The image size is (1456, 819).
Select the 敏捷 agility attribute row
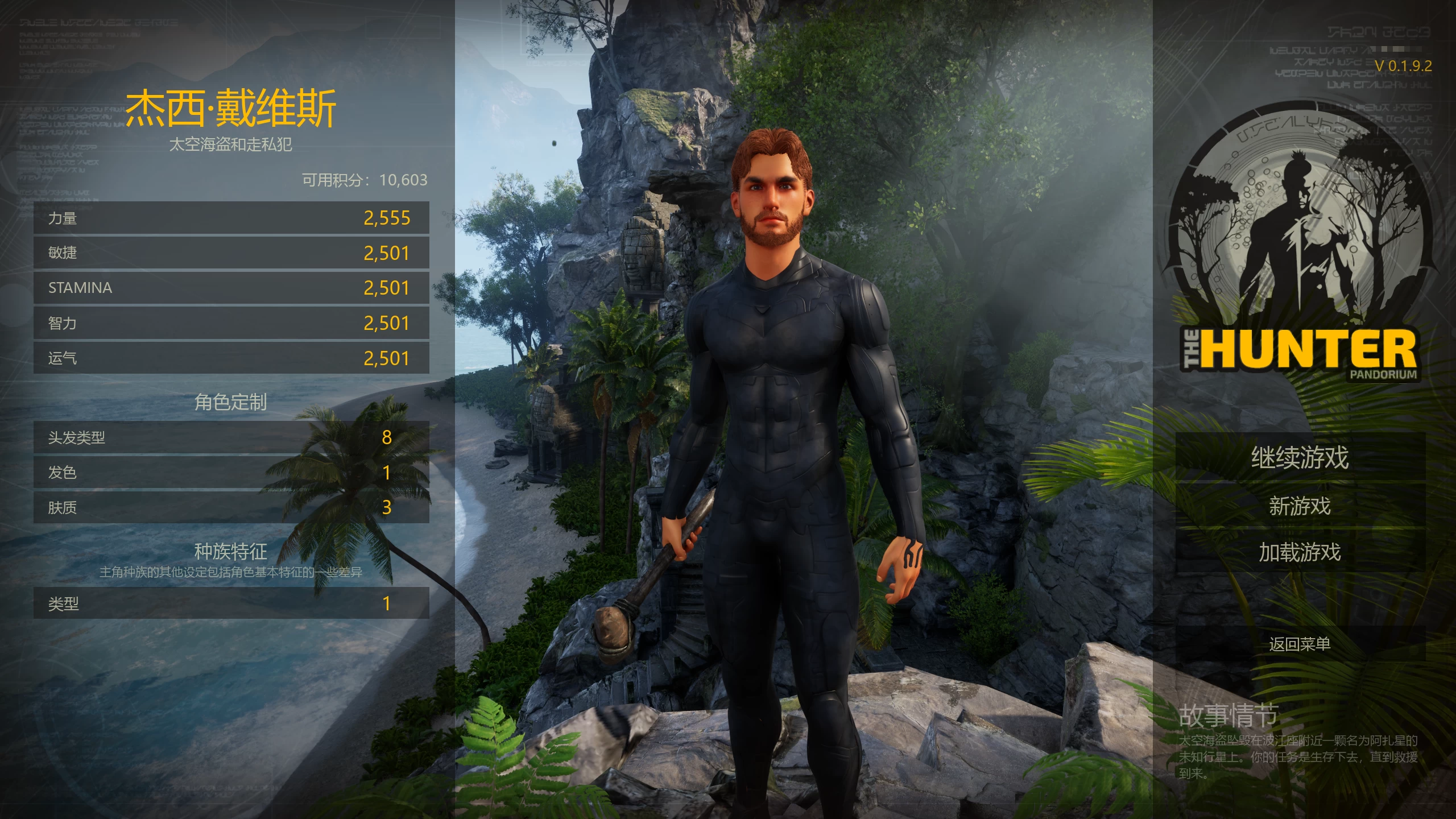[x=231, y=253]
